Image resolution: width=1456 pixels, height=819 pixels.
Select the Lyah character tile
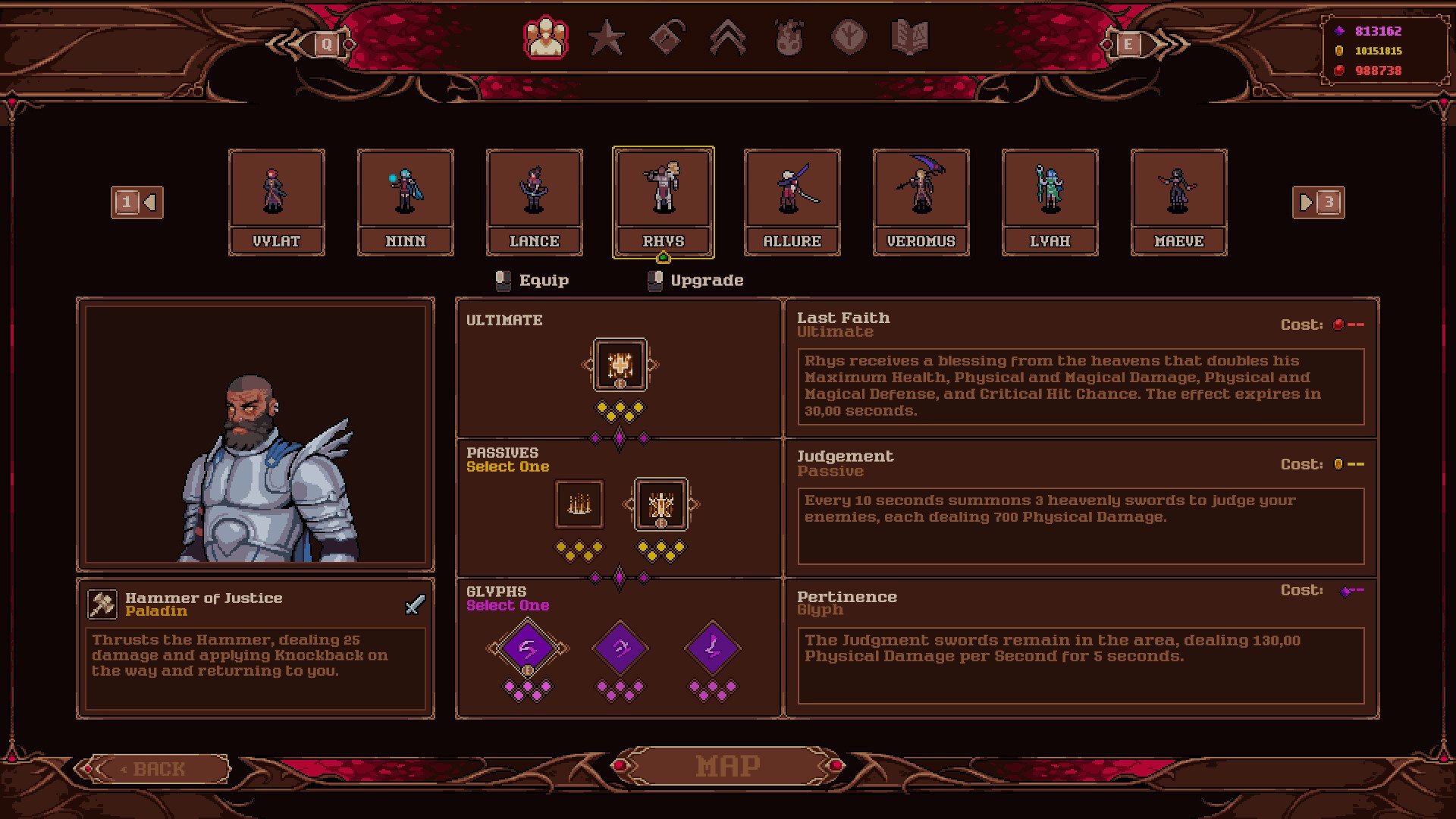(1050, 202)
